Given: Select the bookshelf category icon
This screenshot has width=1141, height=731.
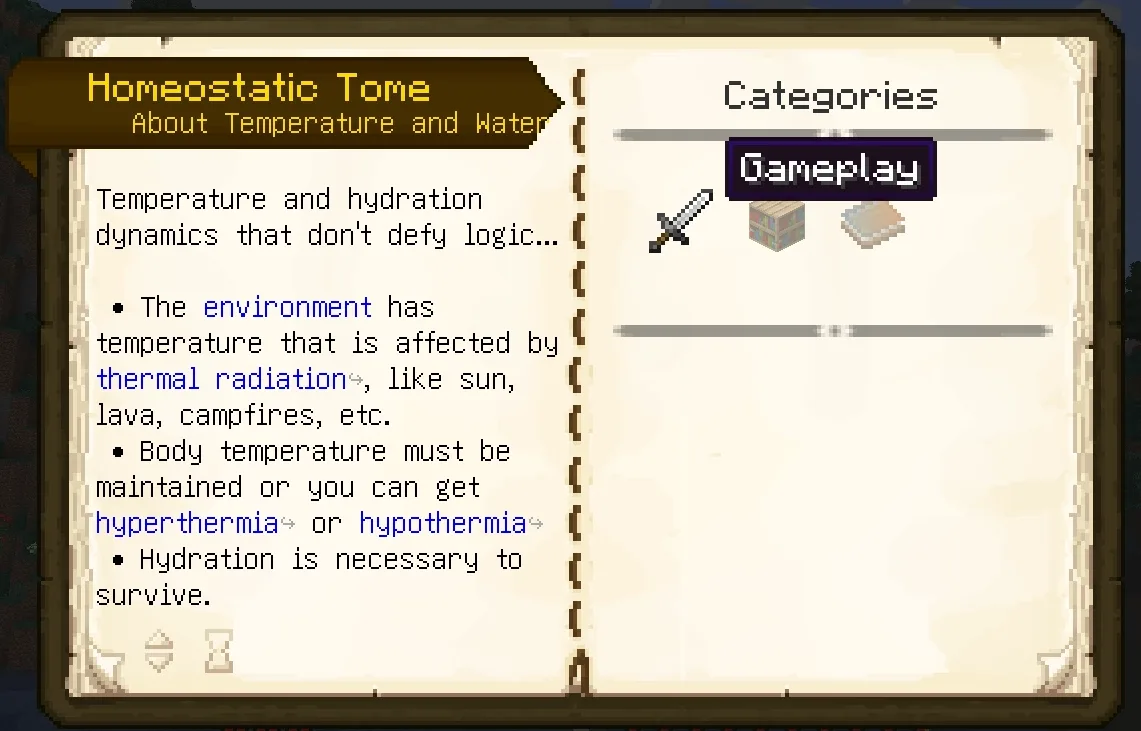Looking at the screenshot, I should [777, 224].
